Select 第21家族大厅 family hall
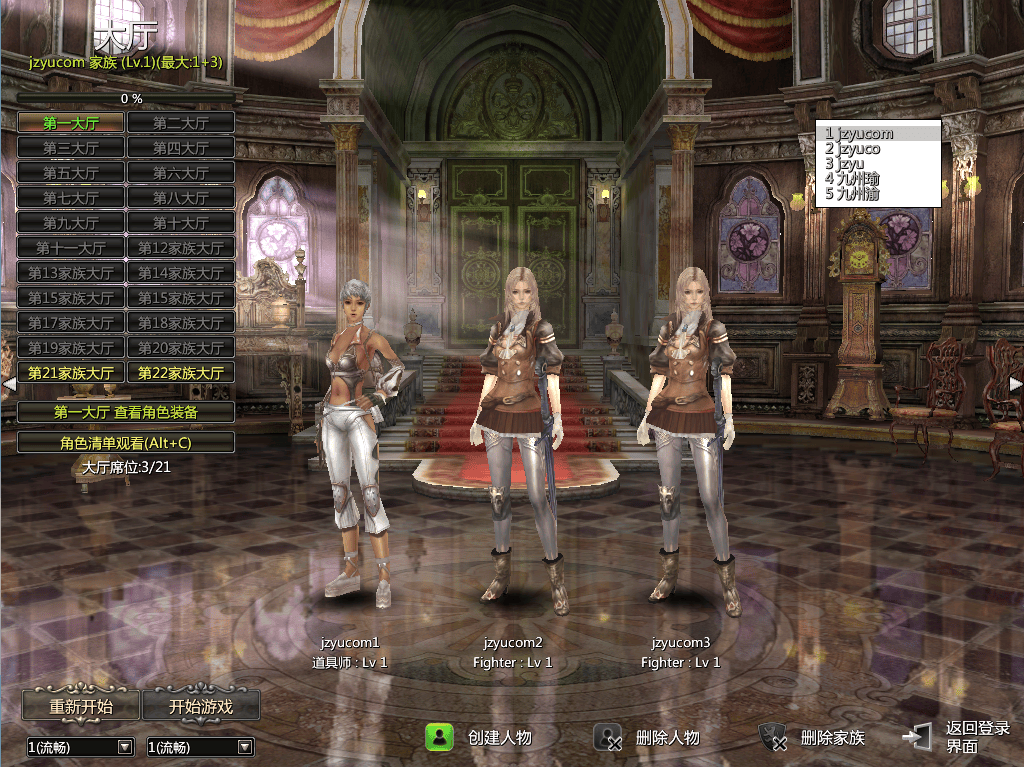This screenshot has width=1024, height=767. tap(71, 373)
